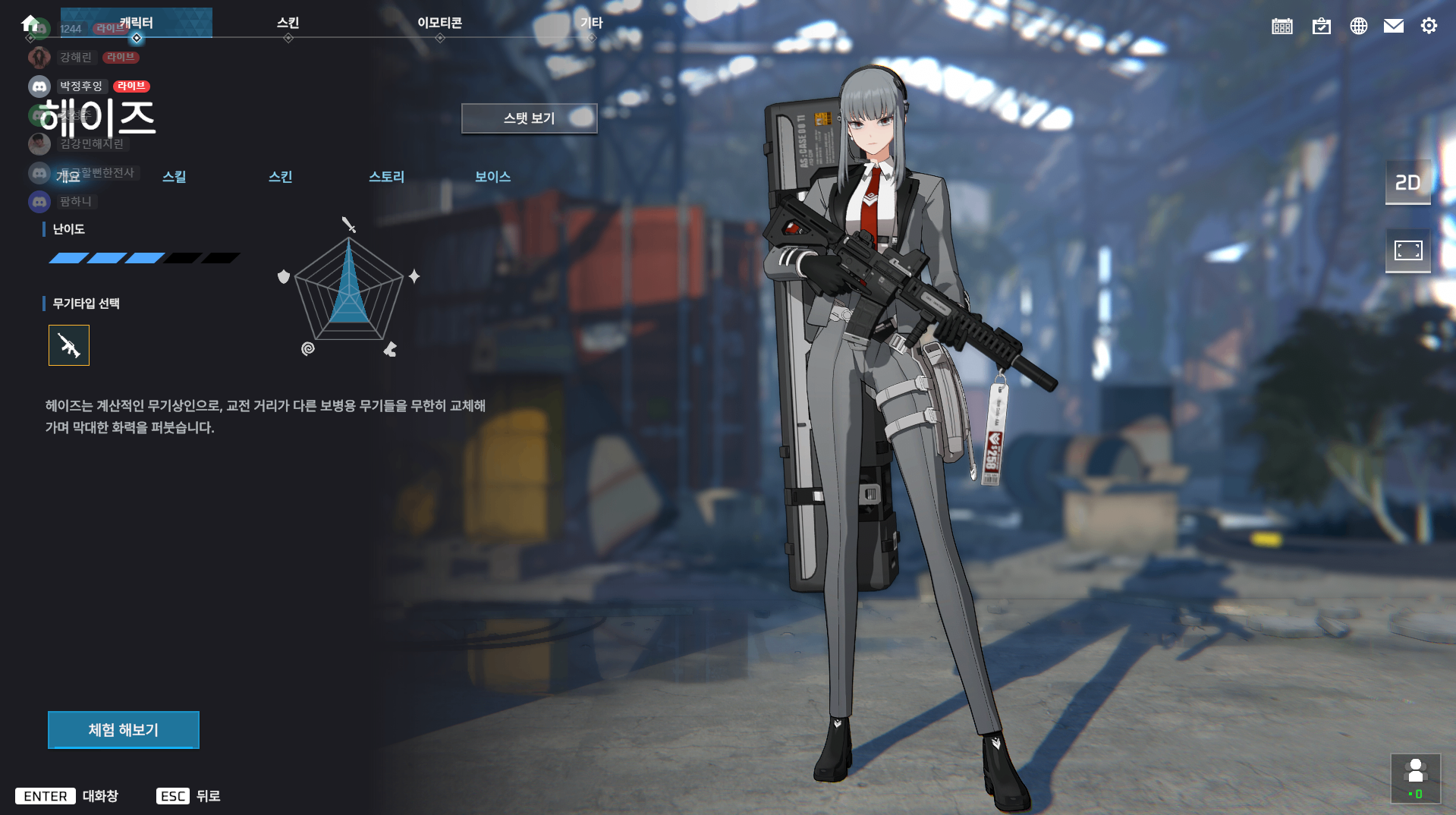Screen dimensions: 1456x815
Task: Open the friends list icon
Action: click(1415, 778)
